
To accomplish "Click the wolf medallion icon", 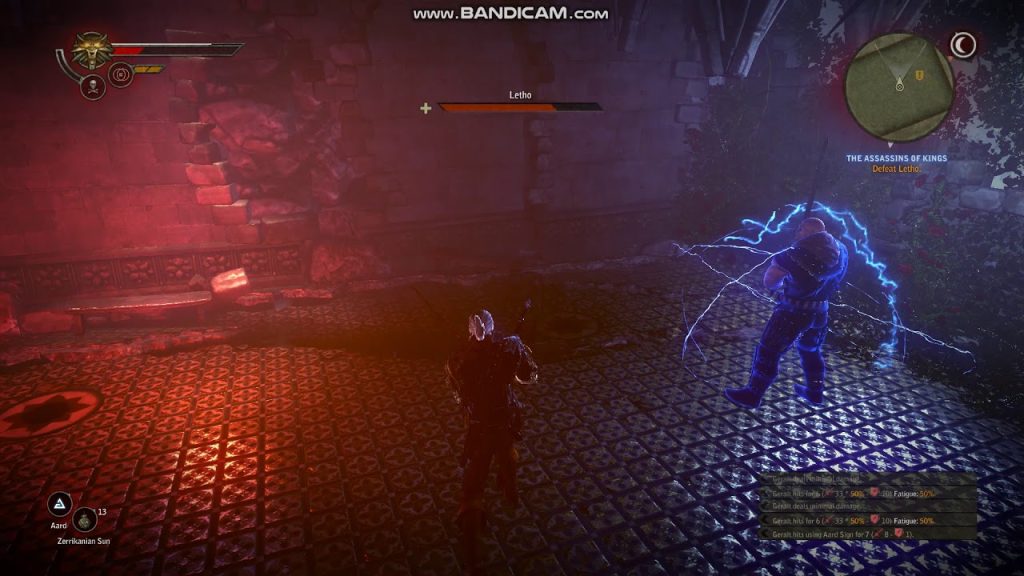I will pyautogui.click(x=91, y=49).
